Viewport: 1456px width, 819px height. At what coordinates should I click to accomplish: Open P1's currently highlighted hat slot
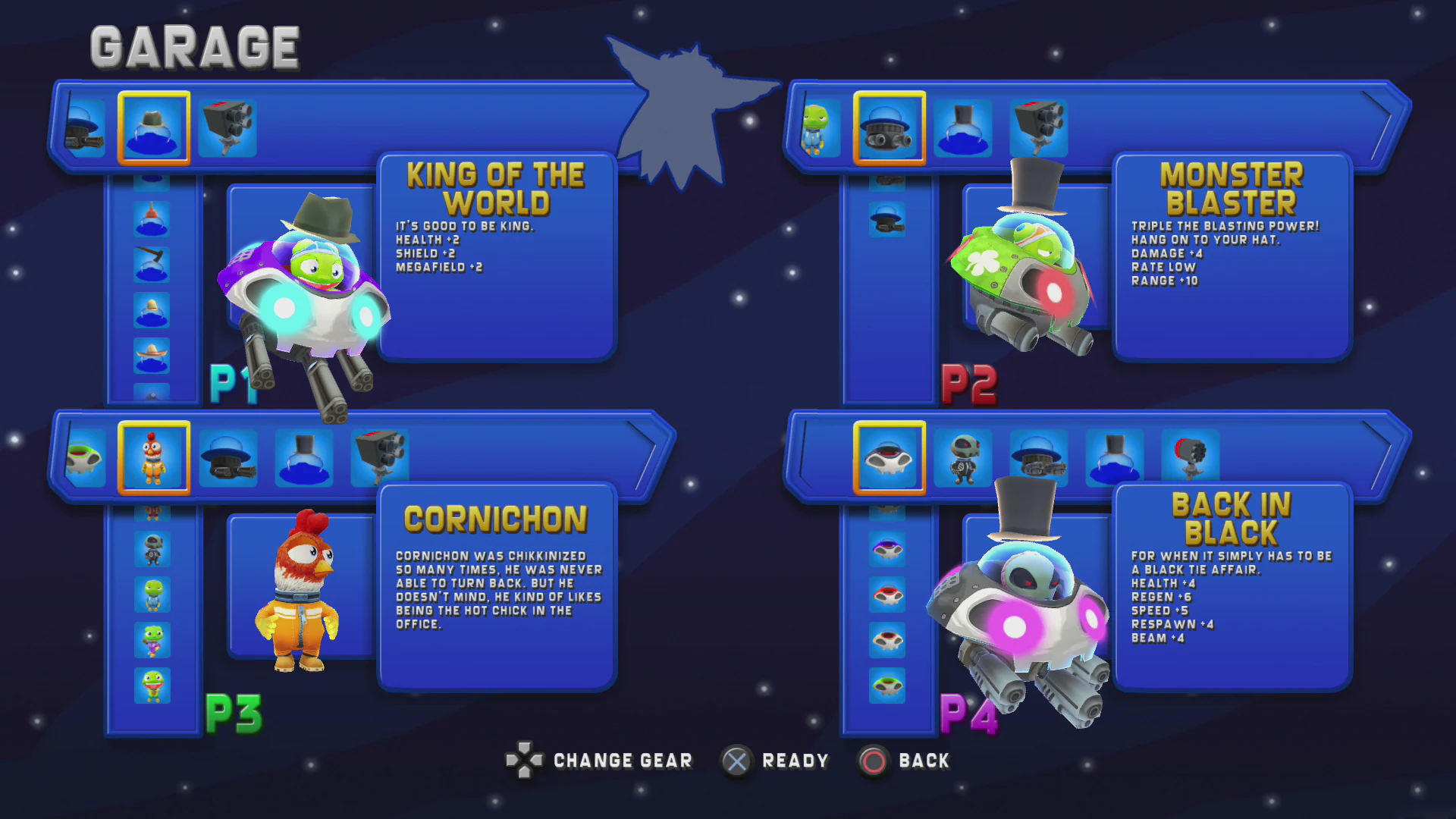click(155, 127)
